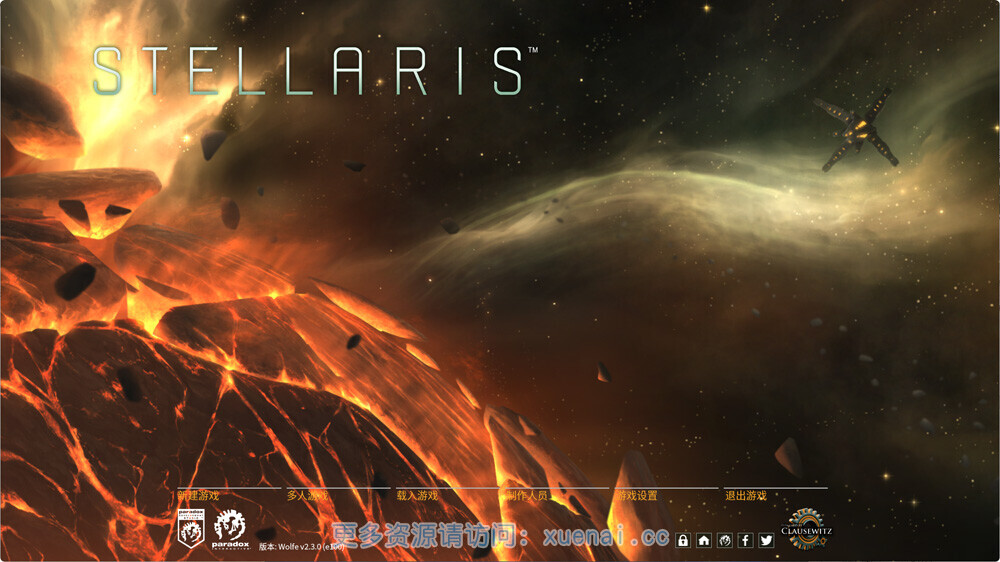Image resolution: width=1000 pixels, height=562 pixels.
Task: Open the Facebook page icon
Action: (745, 540)
